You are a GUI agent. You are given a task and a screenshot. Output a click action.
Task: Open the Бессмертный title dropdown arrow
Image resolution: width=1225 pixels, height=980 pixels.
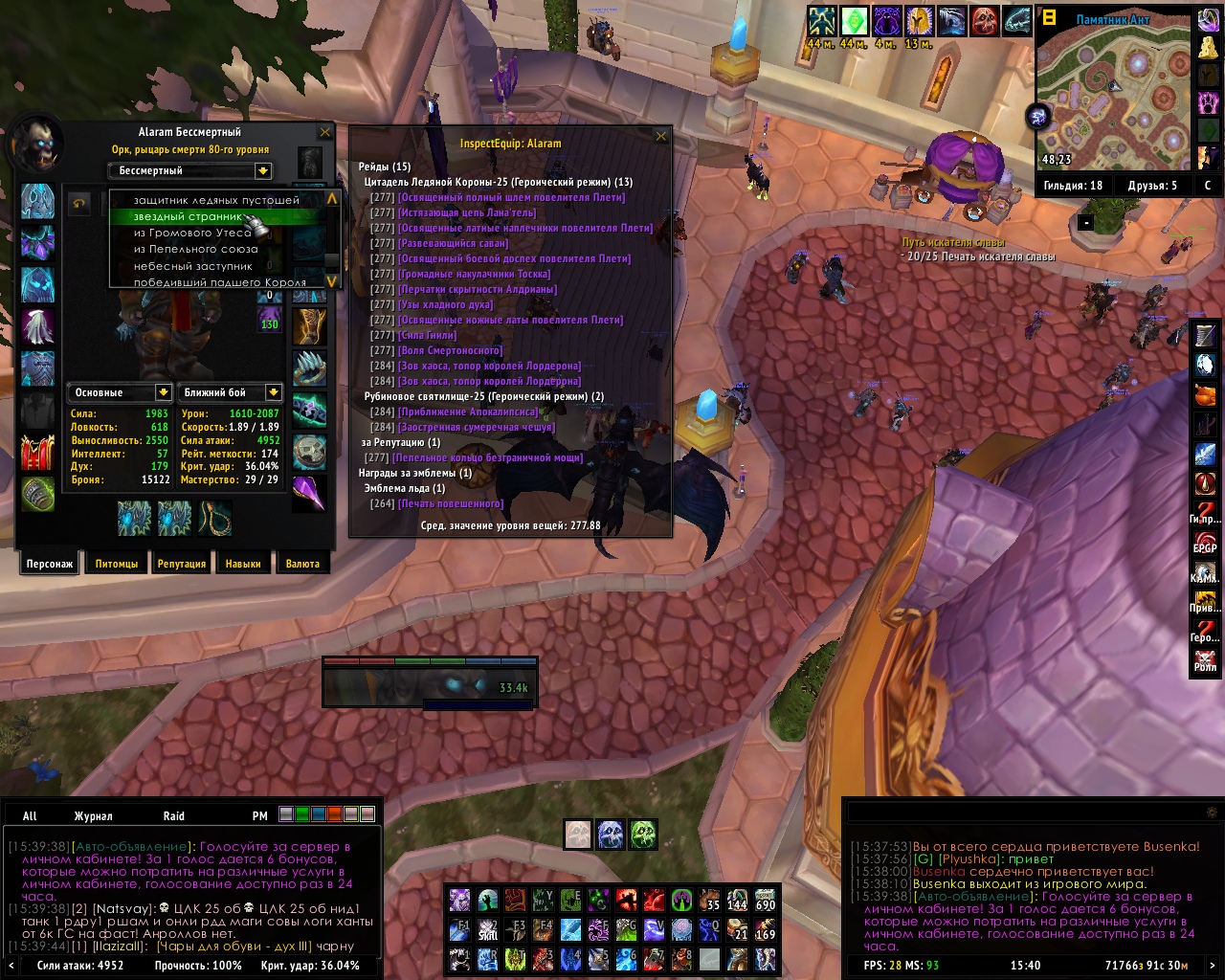(x=262, y=170)
